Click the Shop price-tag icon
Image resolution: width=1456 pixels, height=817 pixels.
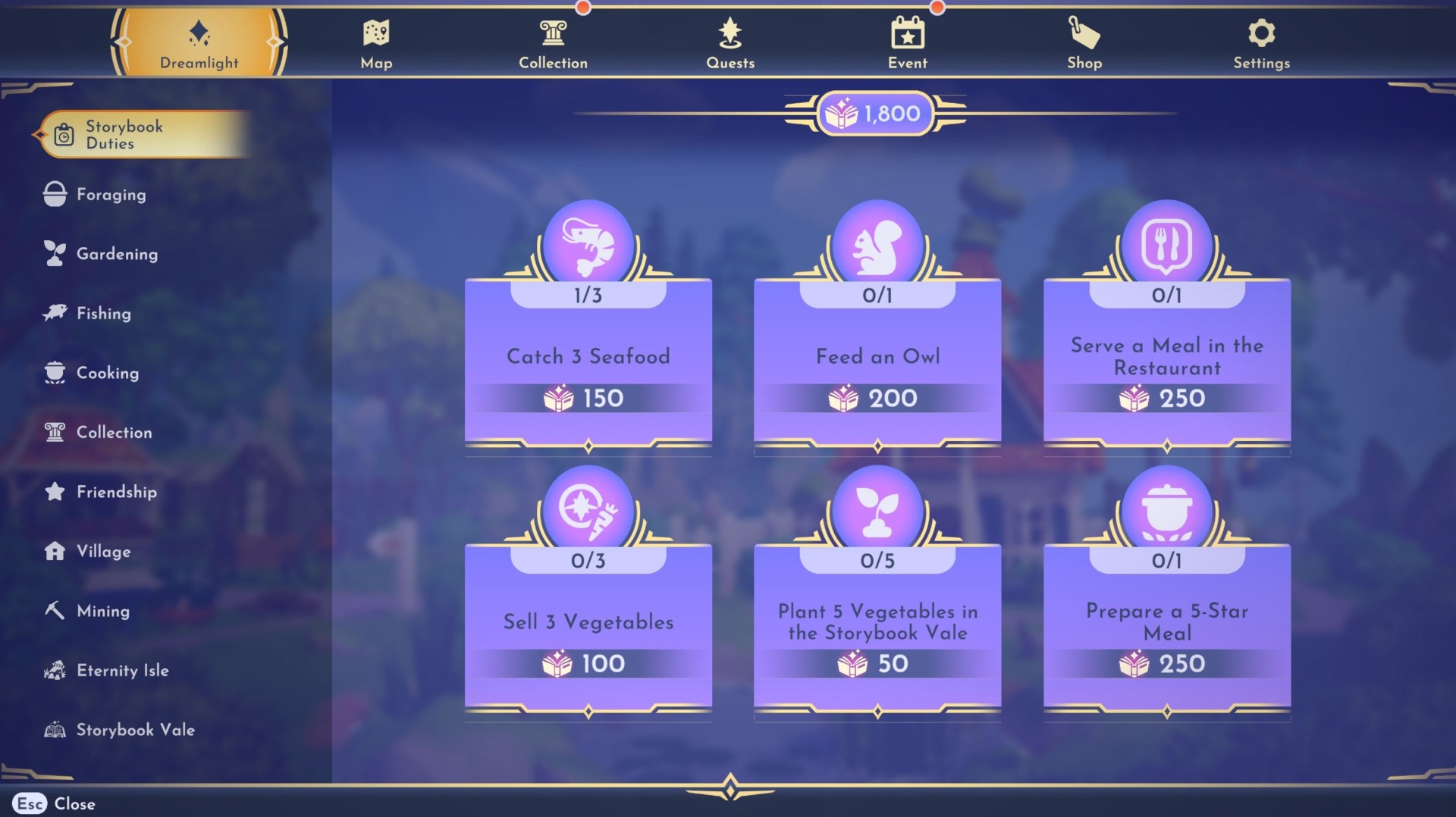click(x=1084, y=32)
